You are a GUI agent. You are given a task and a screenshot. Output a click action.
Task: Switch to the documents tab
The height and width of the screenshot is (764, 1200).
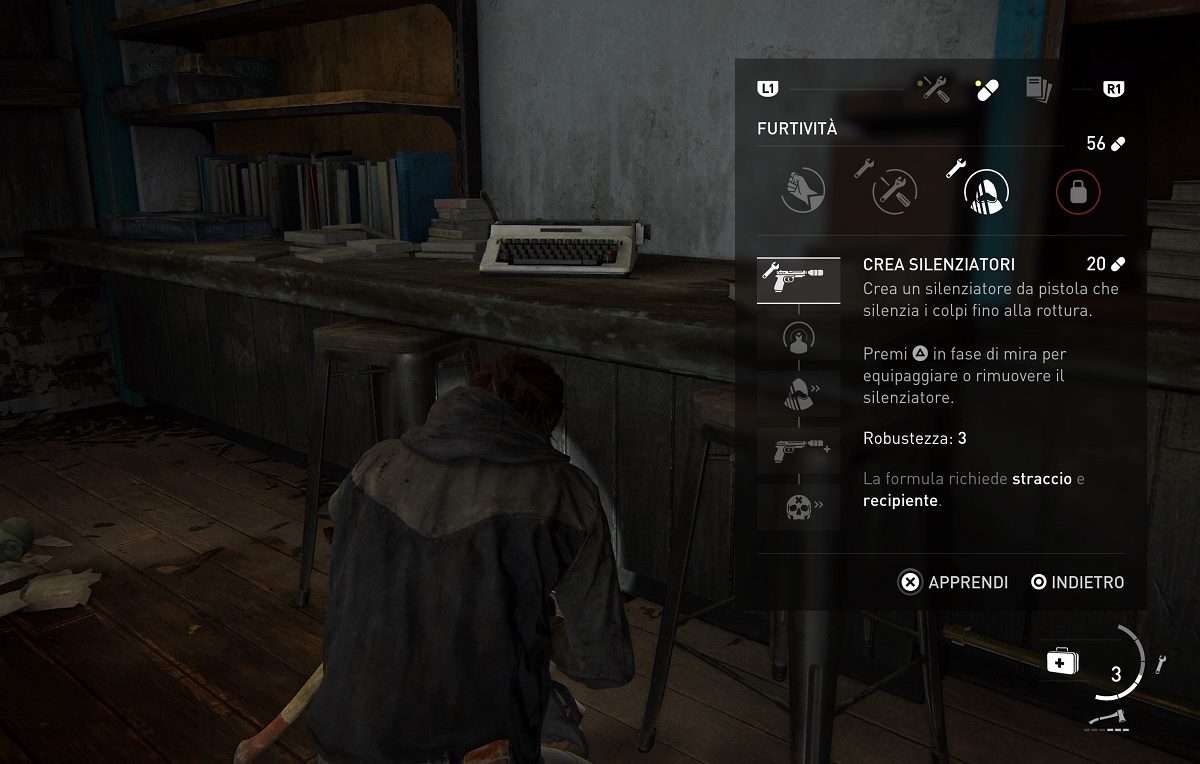click(x=1038, y=90)
